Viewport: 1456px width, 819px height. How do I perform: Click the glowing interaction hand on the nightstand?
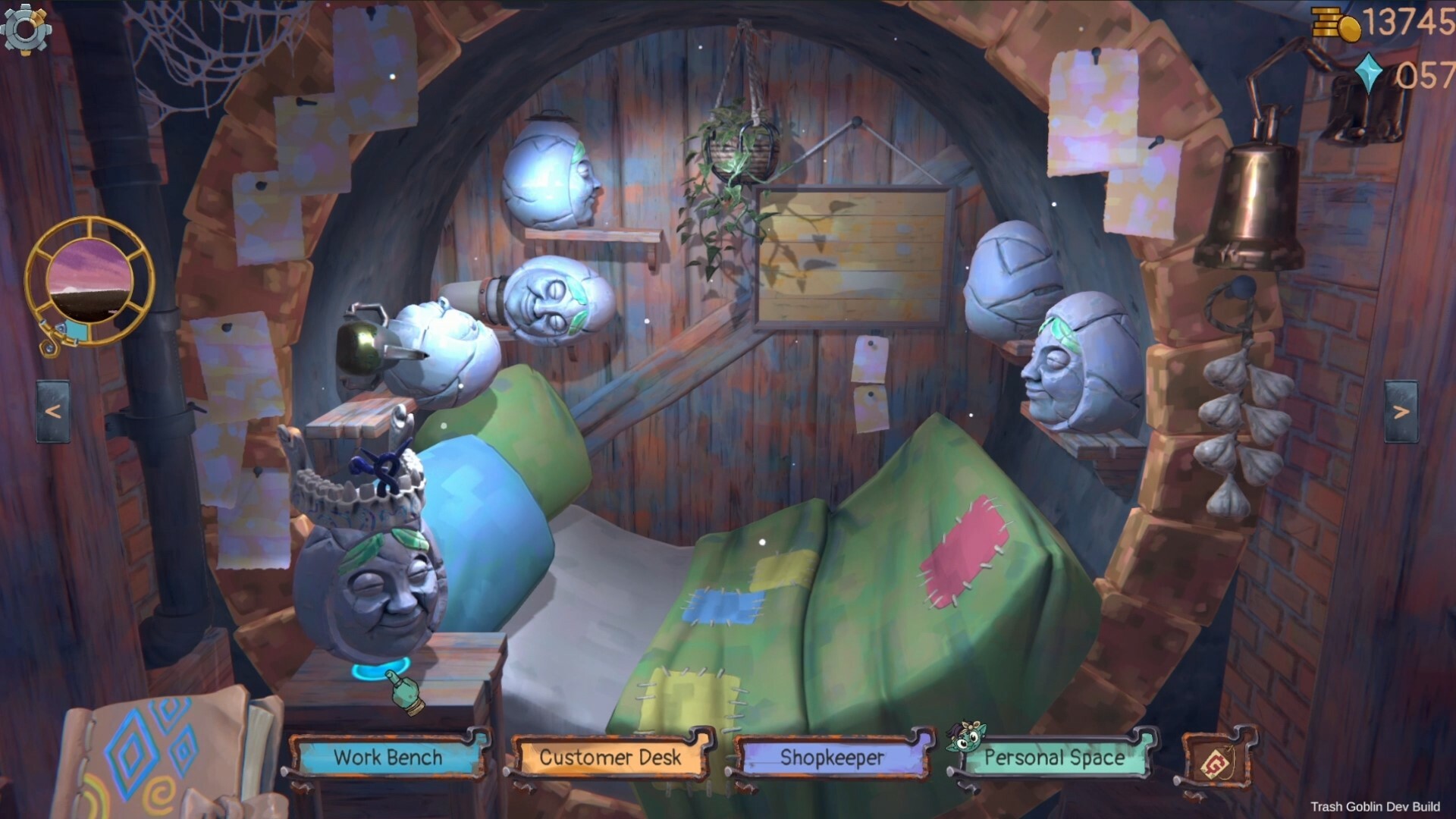click(403, 691)
